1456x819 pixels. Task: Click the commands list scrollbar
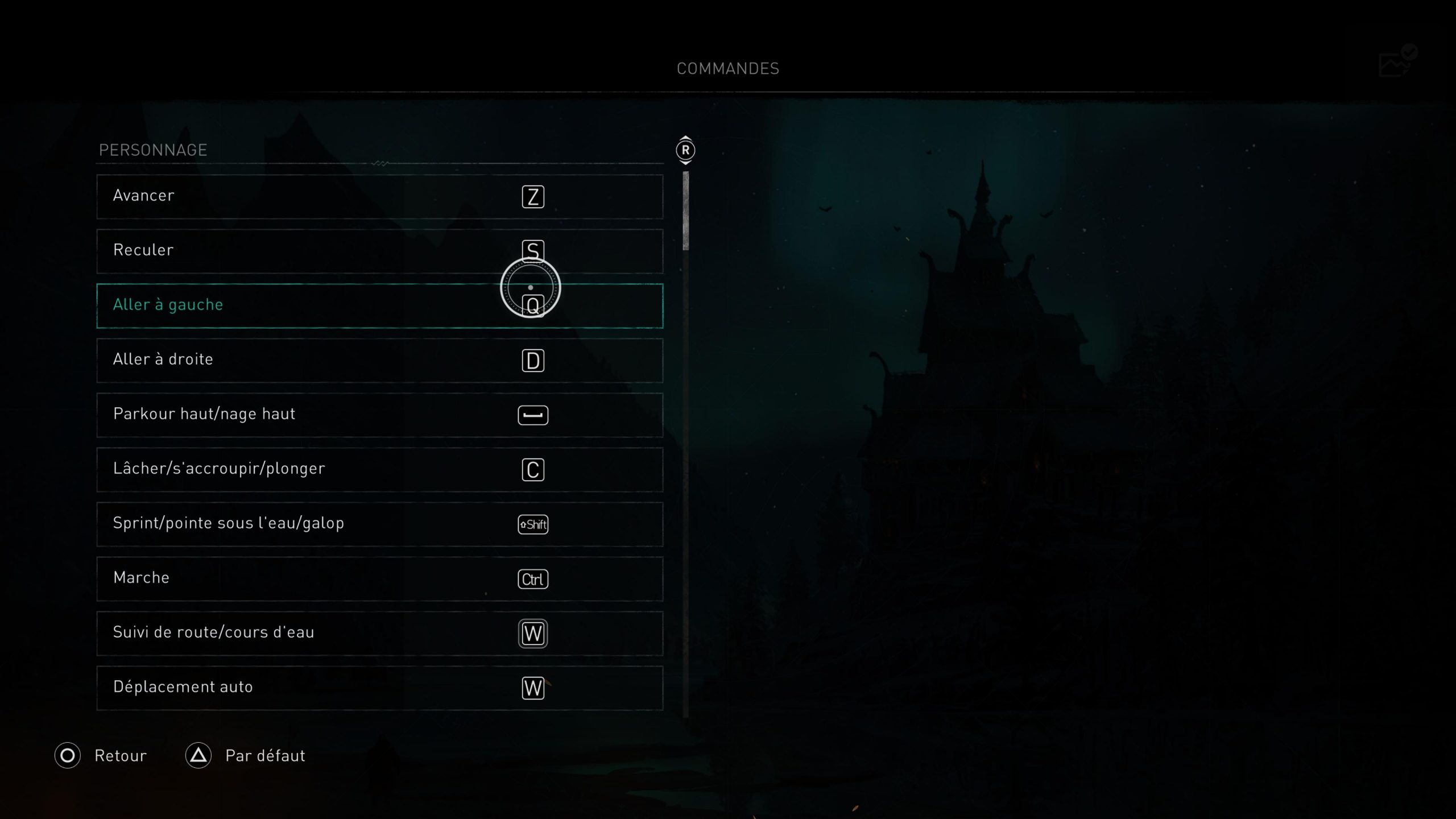(685, 211)
